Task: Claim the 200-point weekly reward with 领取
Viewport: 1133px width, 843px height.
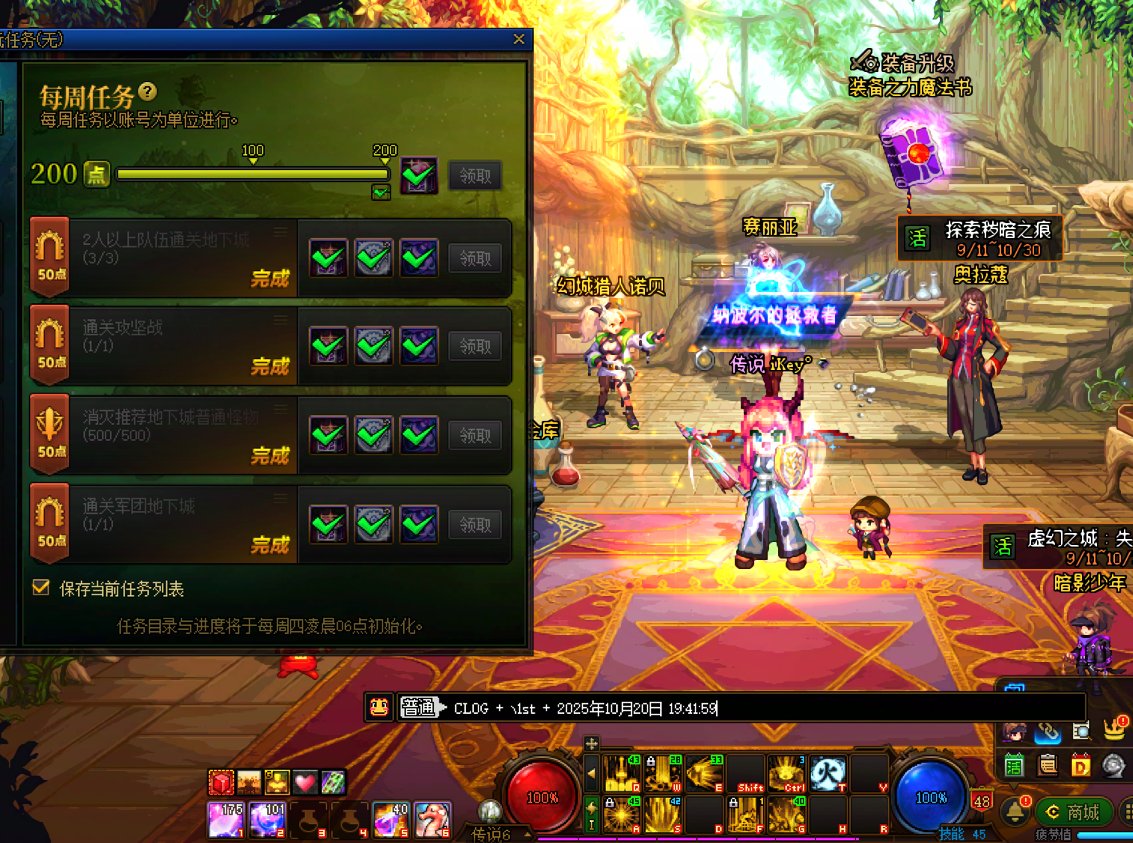Action: 475,175
